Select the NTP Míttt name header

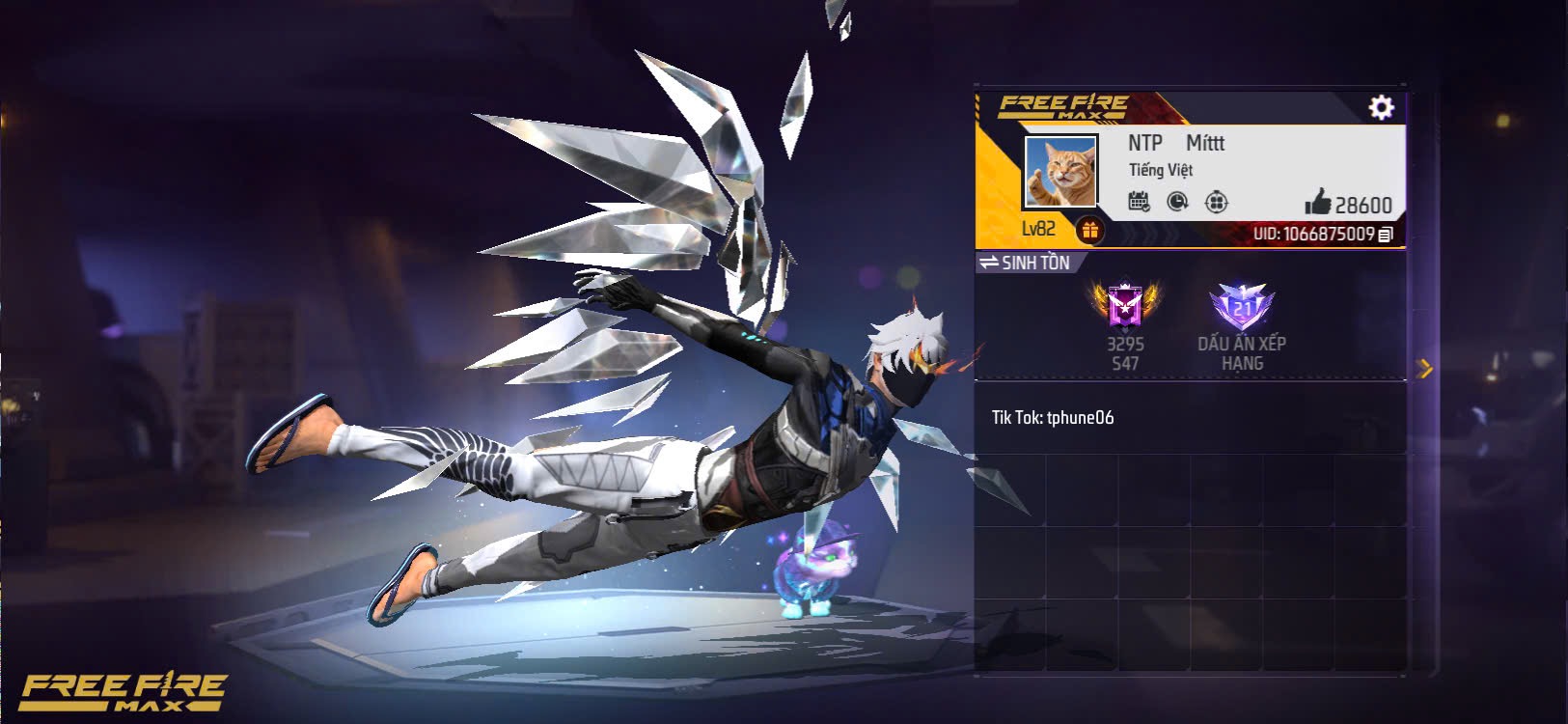pos(1175,143)
